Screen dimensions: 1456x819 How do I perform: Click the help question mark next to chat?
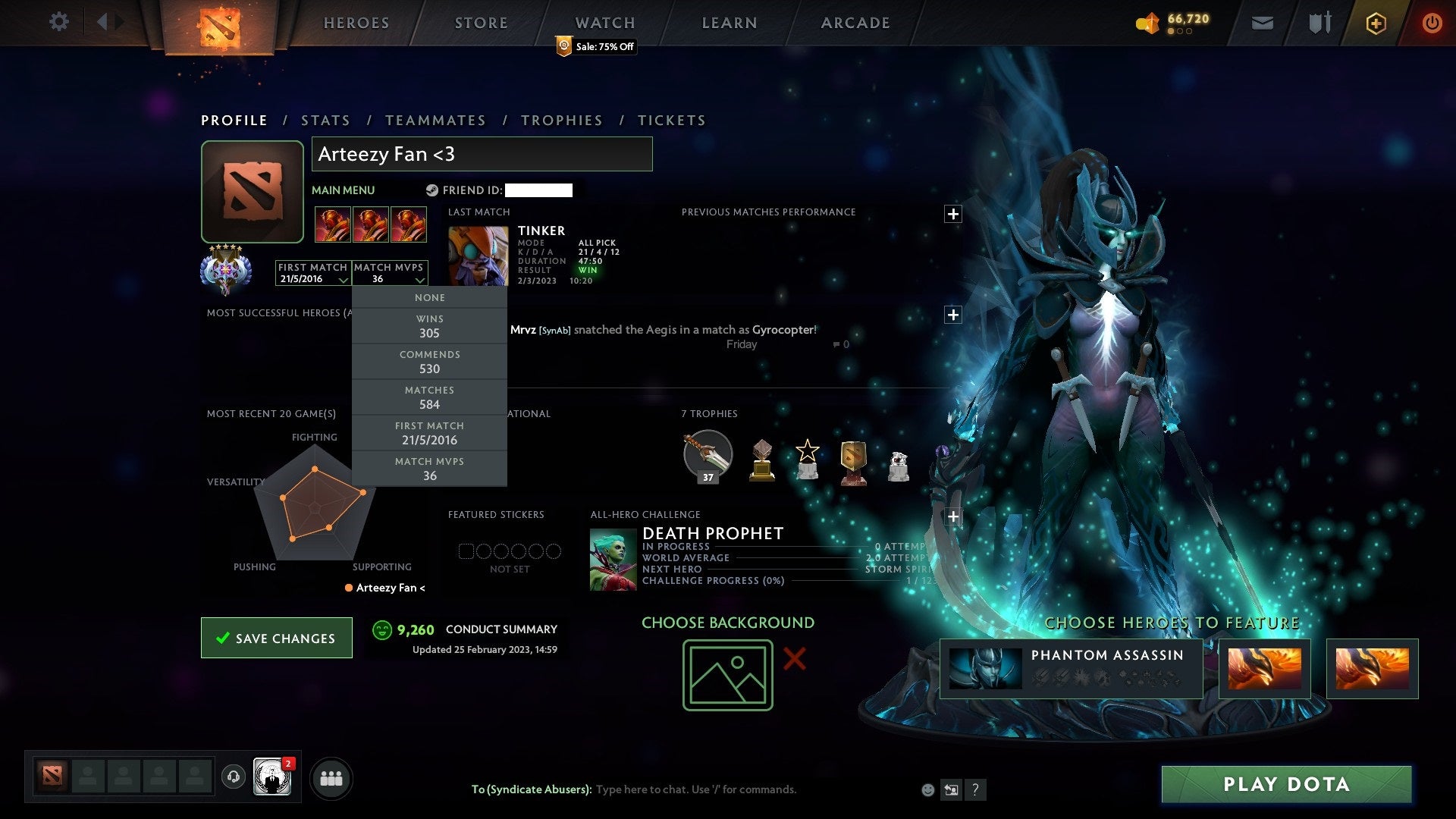[x=976, y=789]
